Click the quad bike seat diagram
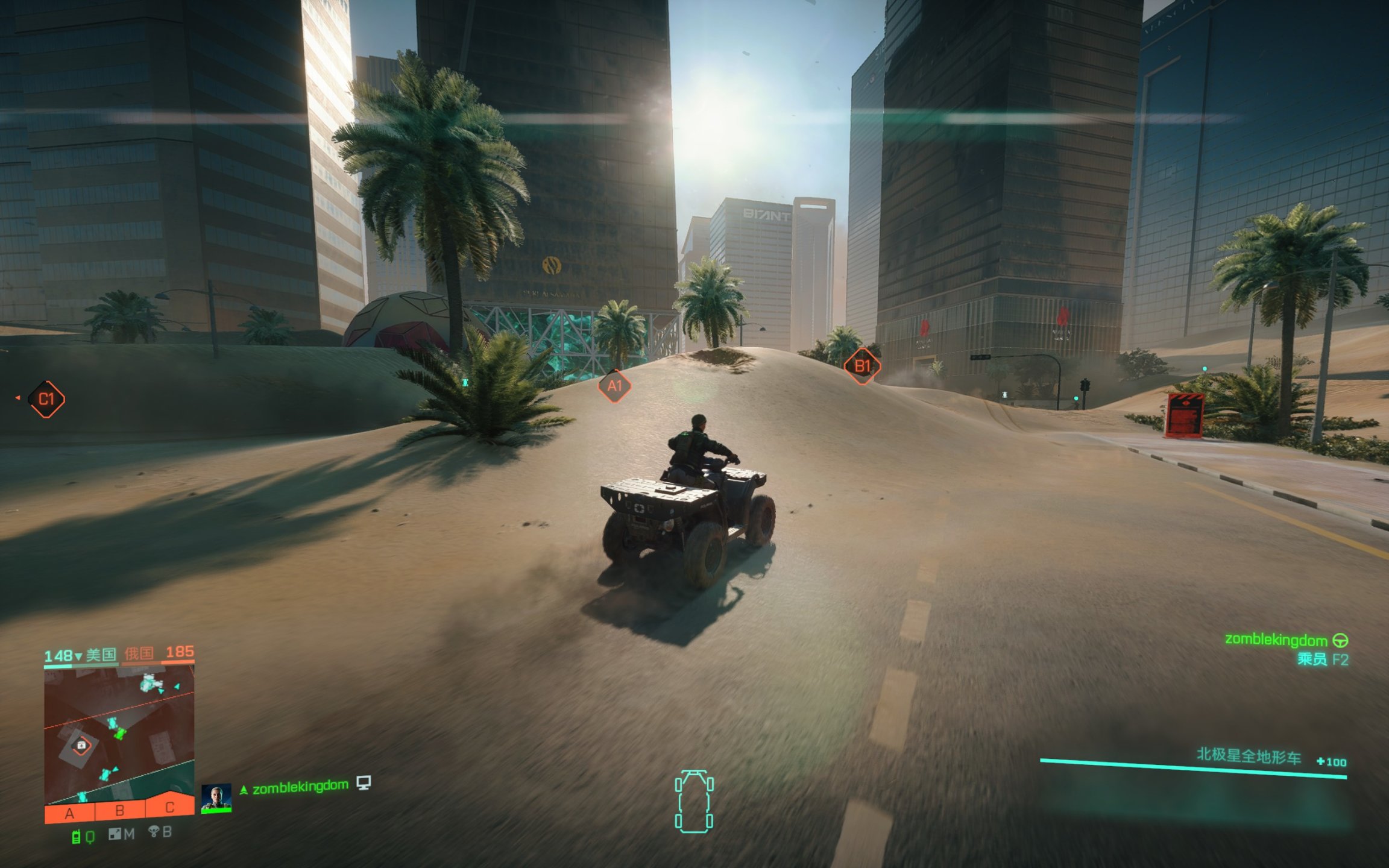The image size is (1389, 868). pyautogui.click(x=694, y=802)
